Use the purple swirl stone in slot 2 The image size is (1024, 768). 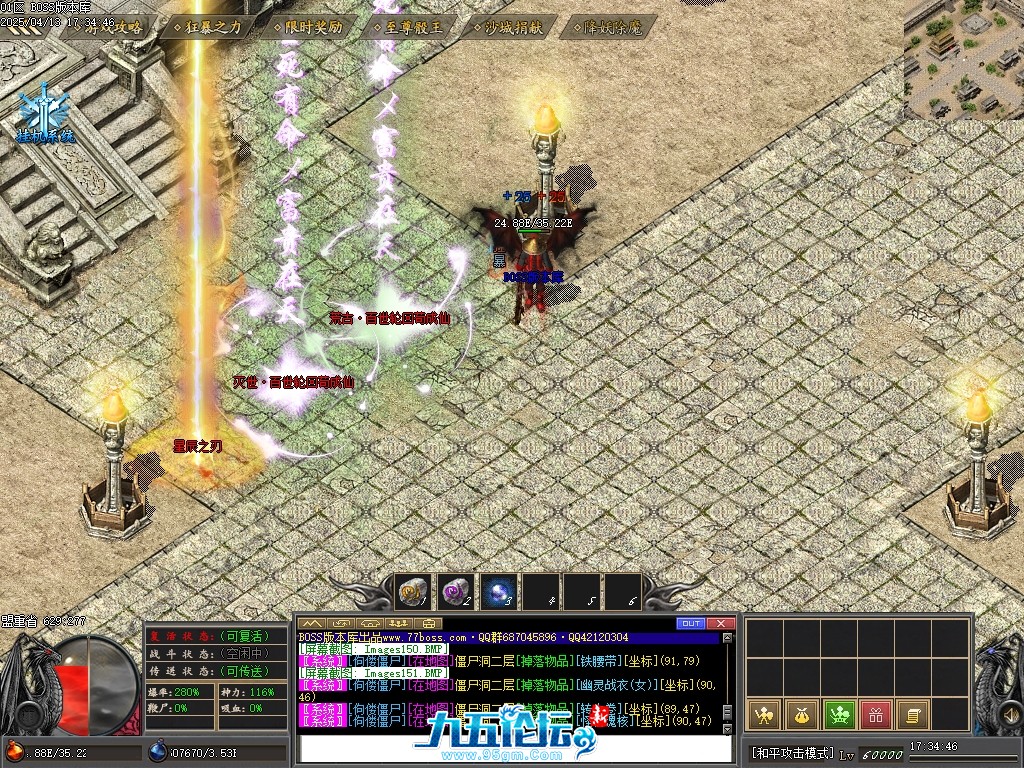tap(456, 593)
